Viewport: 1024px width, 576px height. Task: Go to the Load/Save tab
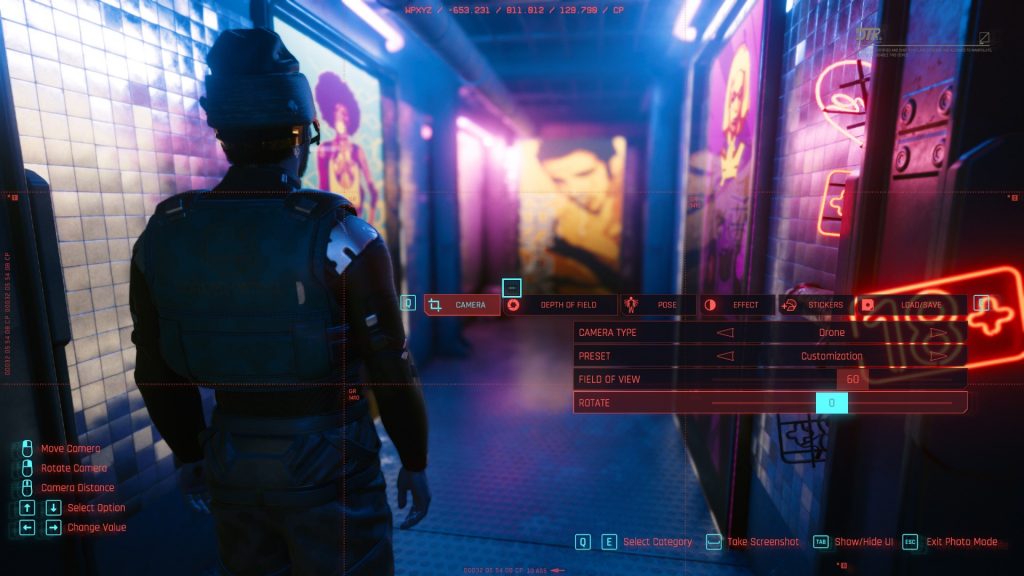click(912, 305)
